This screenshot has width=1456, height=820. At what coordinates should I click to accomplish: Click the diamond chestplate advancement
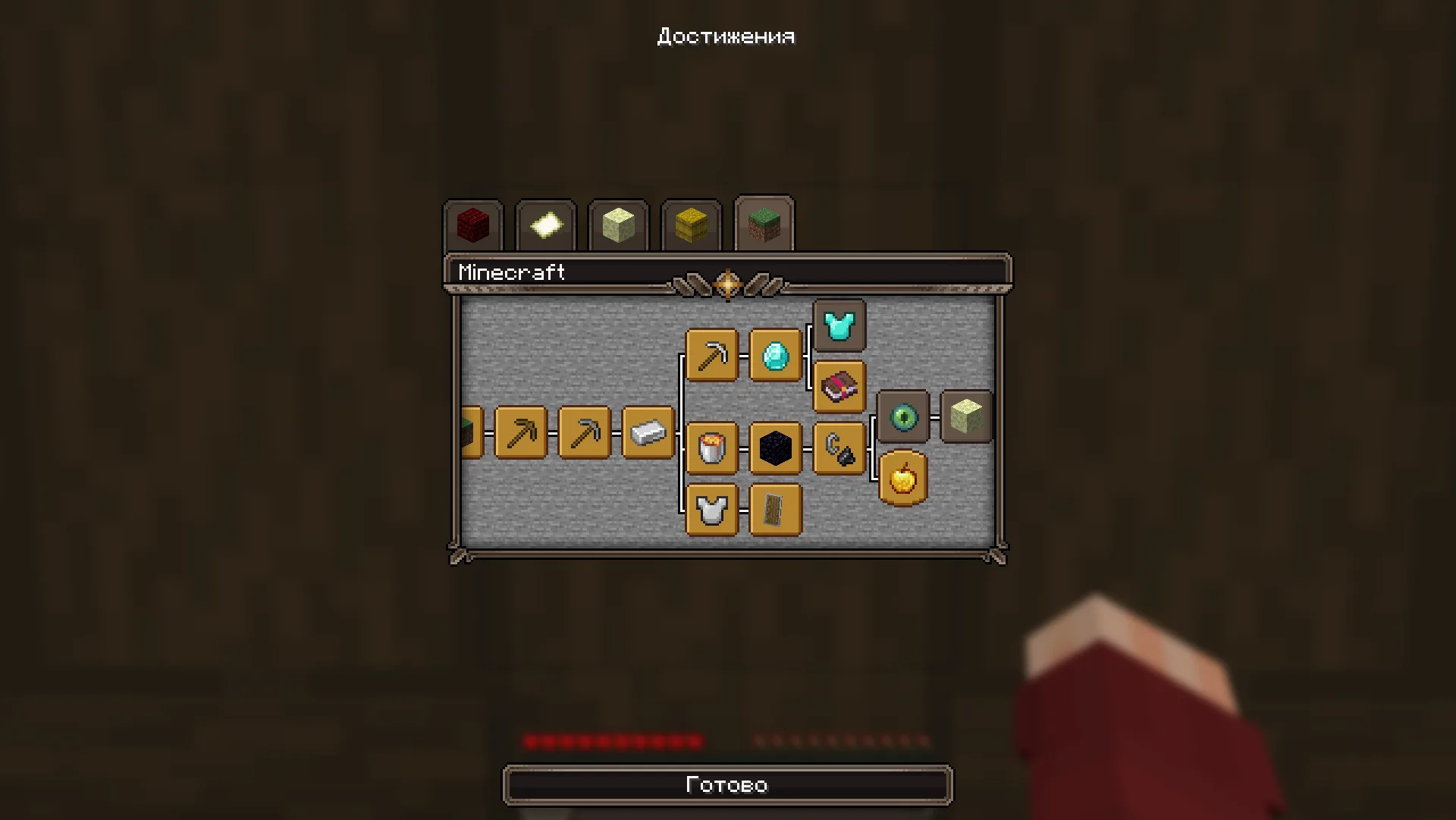[839, 326]
